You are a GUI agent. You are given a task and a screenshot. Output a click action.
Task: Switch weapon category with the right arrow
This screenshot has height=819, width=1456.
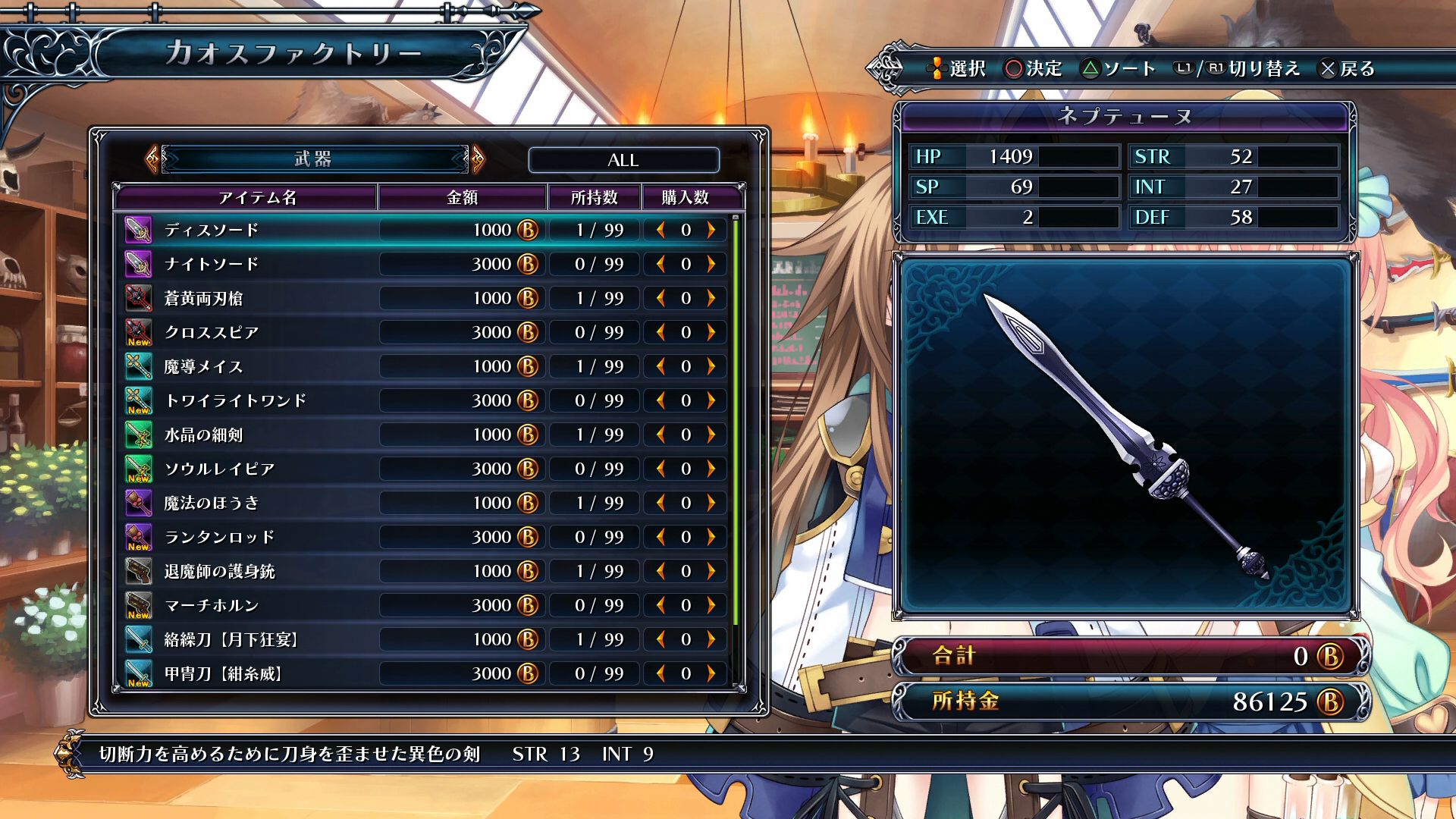tap(478, 159)
